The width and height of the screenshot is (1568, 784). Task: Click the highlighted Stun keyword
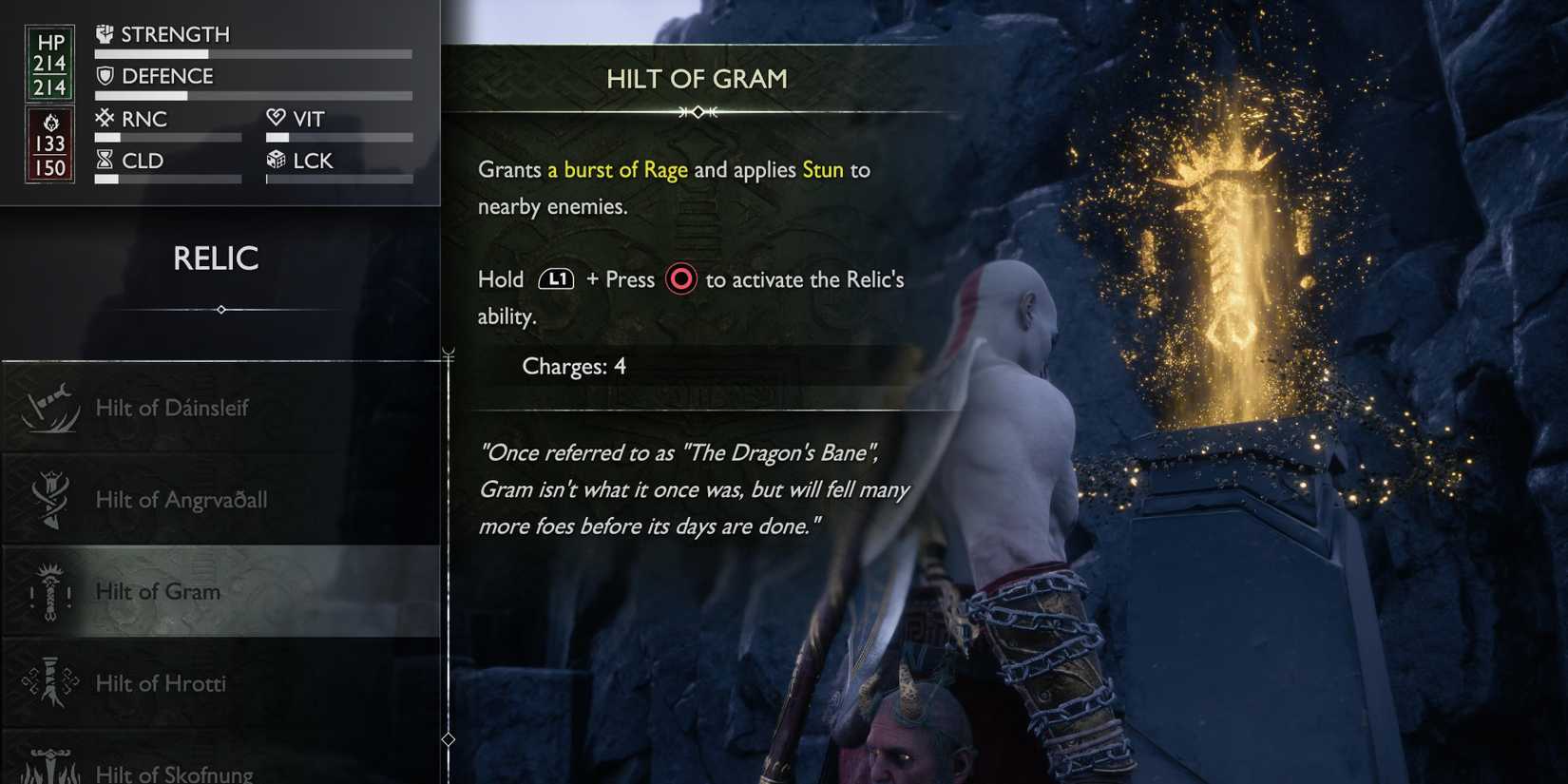(821, 169)
